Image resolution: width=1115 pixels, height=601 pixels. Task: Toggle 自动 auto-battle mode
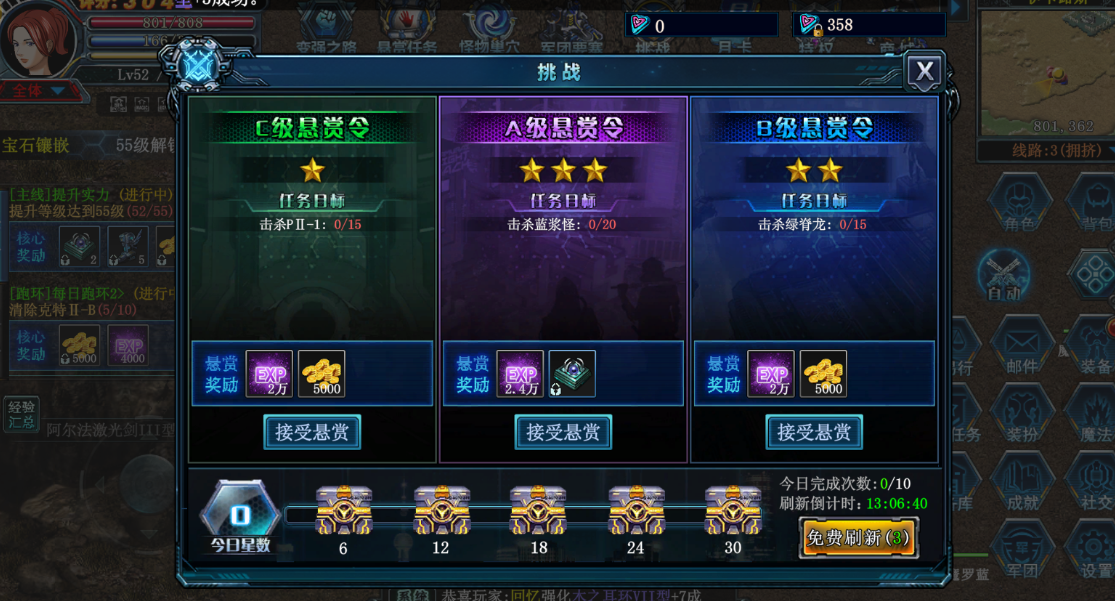click(1003, 273)
